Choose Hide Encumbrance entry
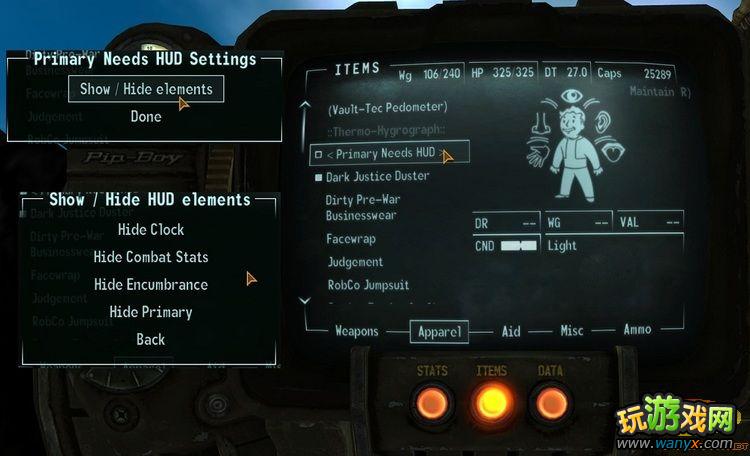Screen dimensions: 750x456 [x=151, y=284]
